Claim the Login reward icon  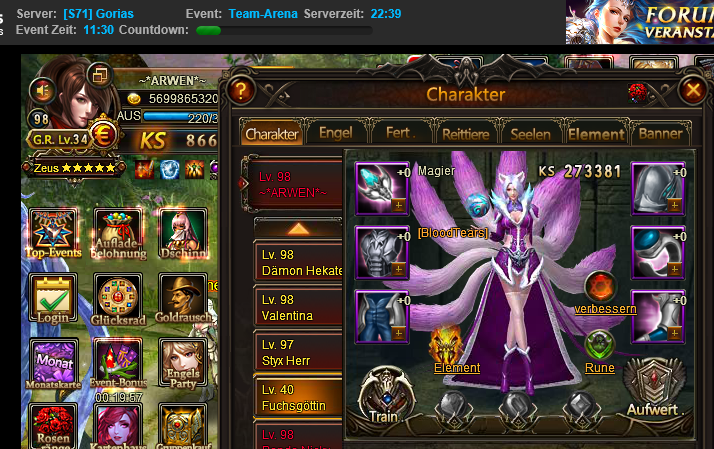pos(53,300)
